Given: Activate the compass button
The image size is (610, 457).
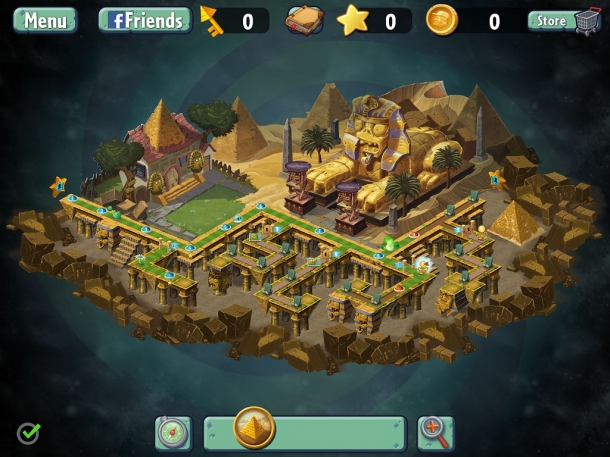Looking at the screenshot, I should (x=173, y=433).
